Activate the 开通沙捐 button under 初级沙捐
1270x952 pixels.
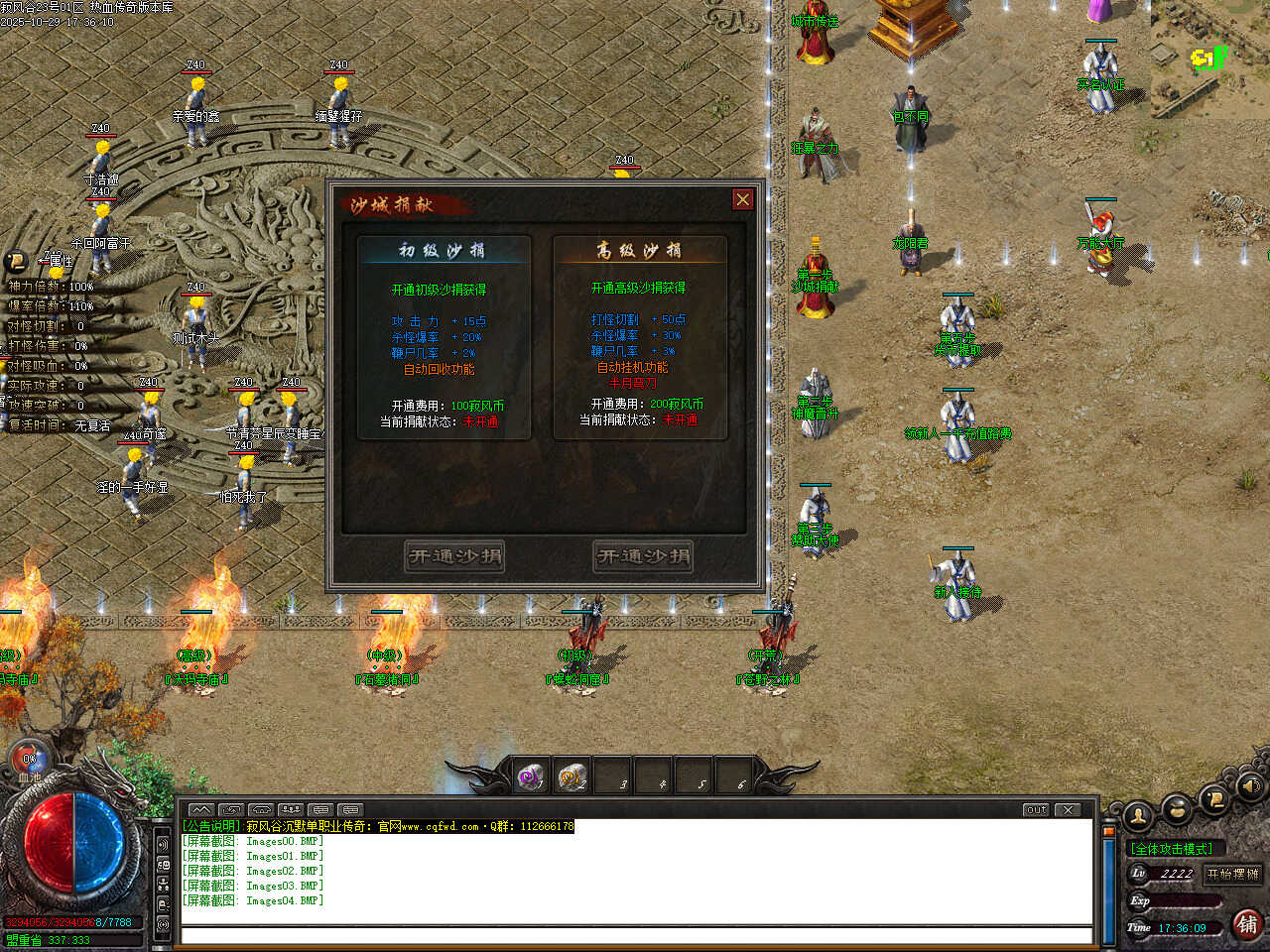coord(455,556)
